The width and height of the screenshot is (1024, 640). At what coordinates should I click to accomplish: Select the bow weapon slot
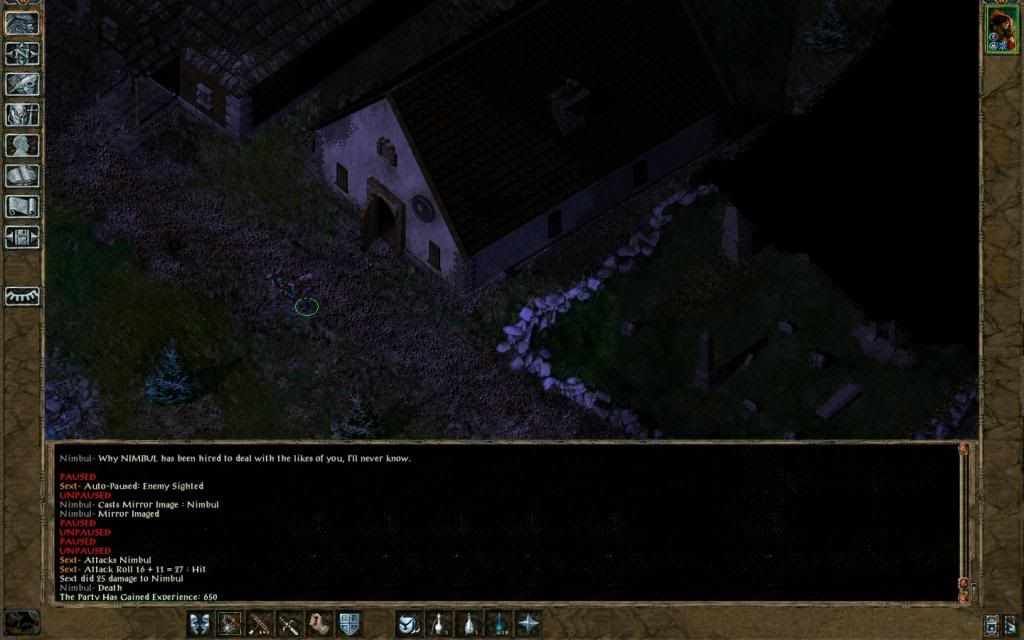[x=230, y=623]
